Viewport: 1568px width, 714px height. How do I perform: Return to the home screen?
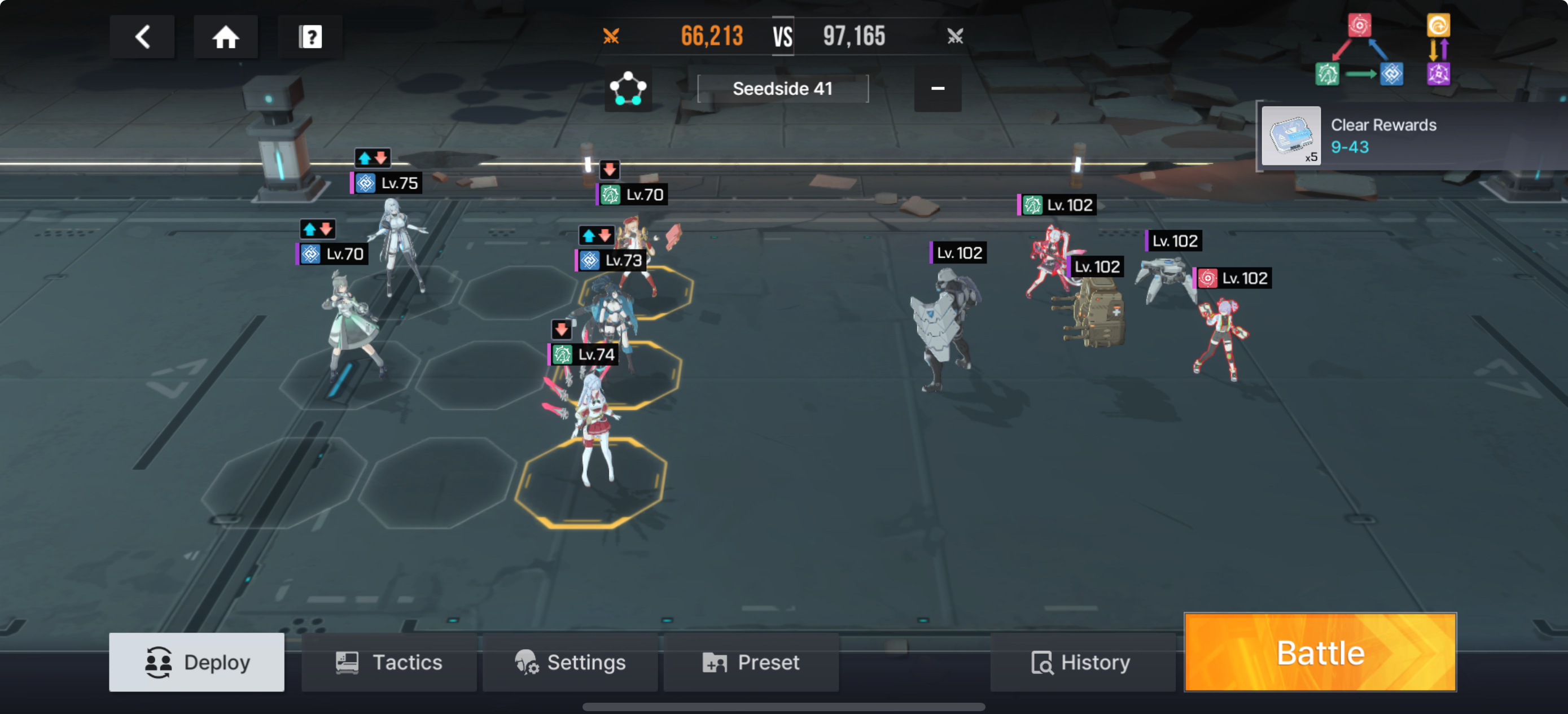pyautogui.click(x=225, y=37)
